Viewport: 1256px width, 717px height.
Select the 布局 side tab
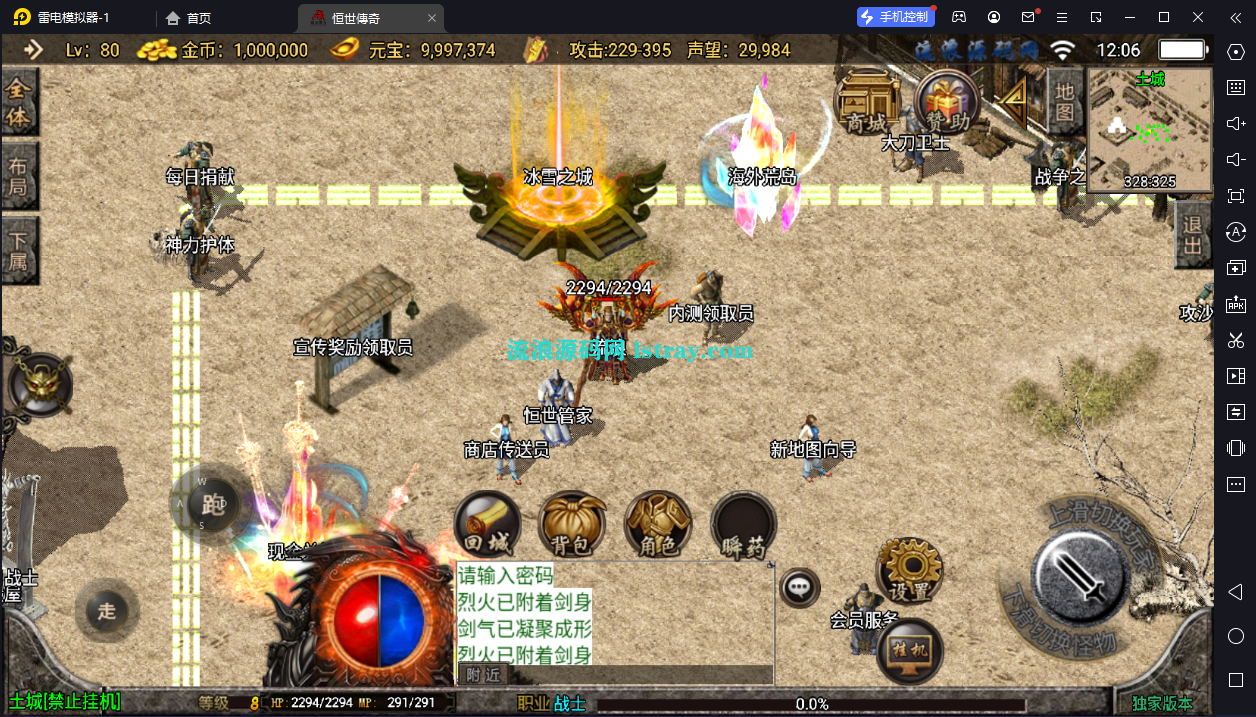tap(19, 176)
